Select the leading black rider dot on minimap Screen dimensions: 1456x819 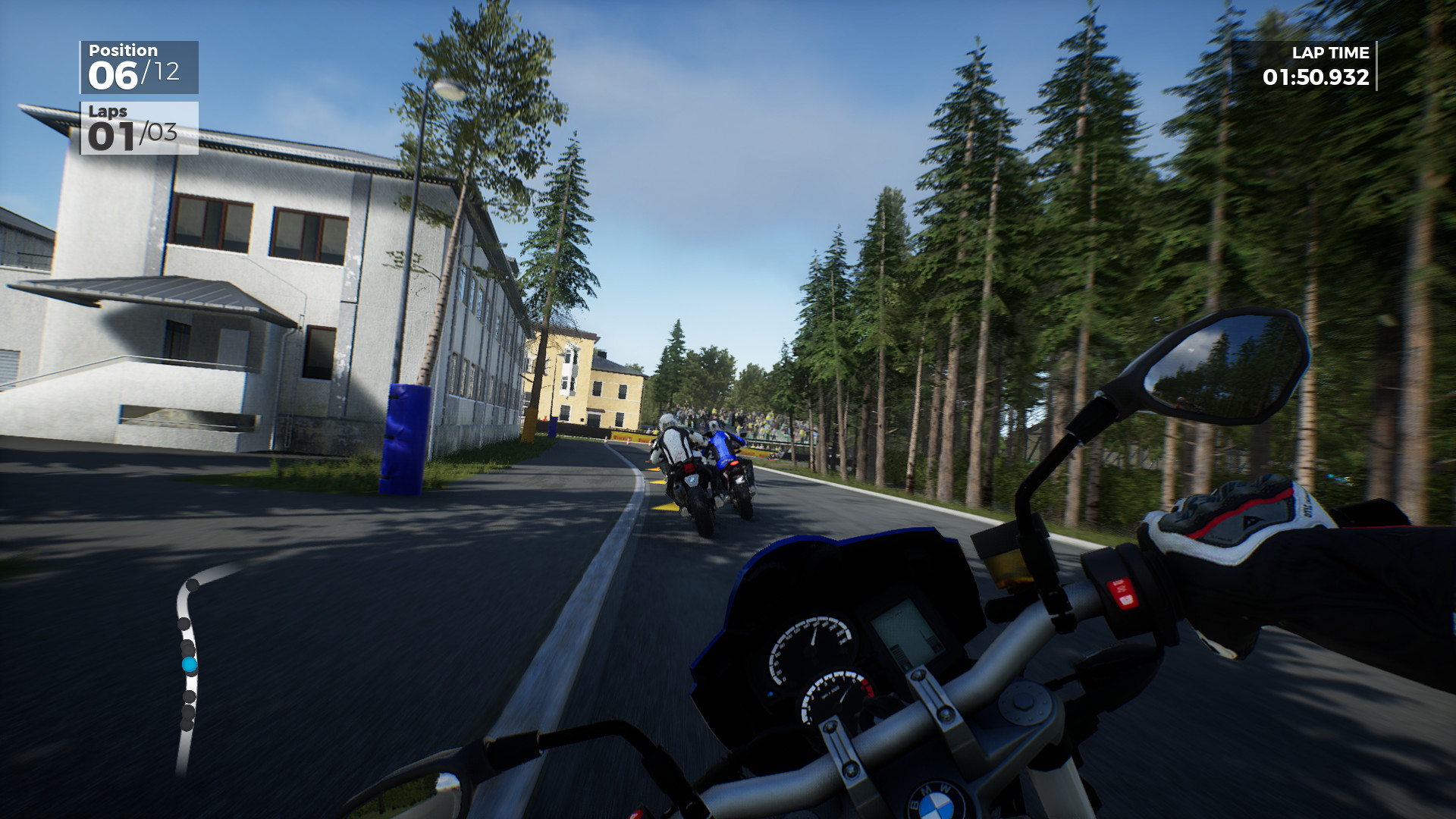[191, 585]
